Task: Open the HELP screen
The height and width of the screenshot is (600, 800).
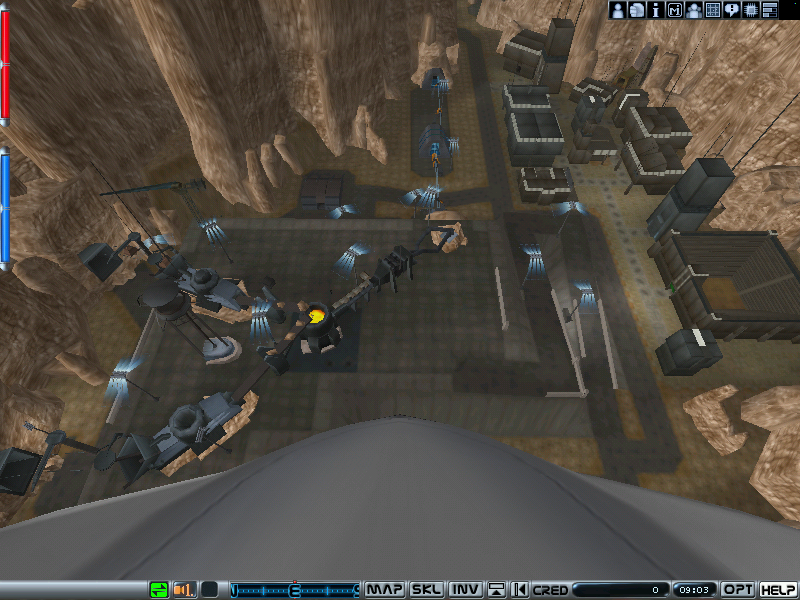Action: point(778,590)
